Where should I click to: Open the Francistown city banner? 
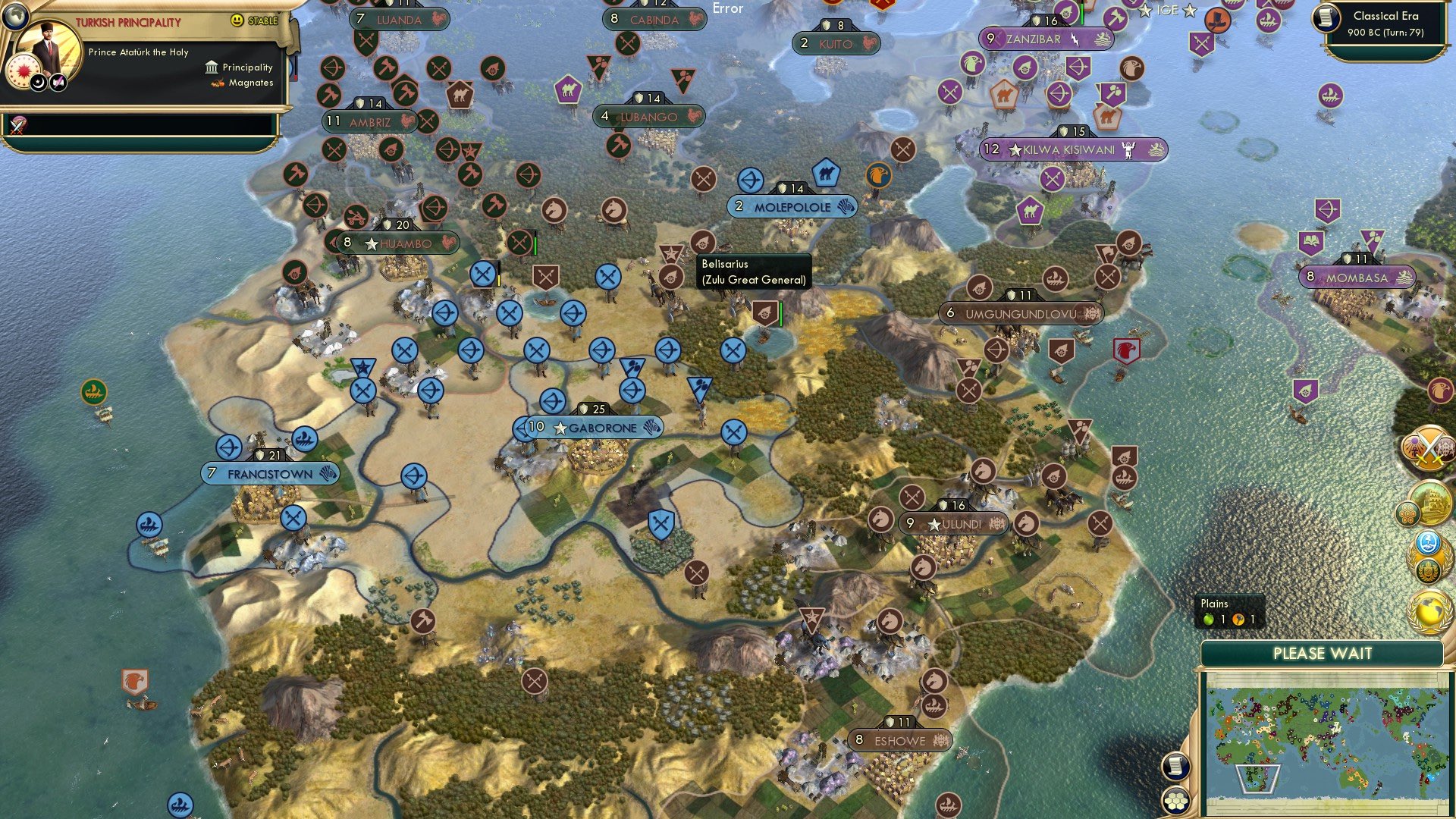coord(269,473)
